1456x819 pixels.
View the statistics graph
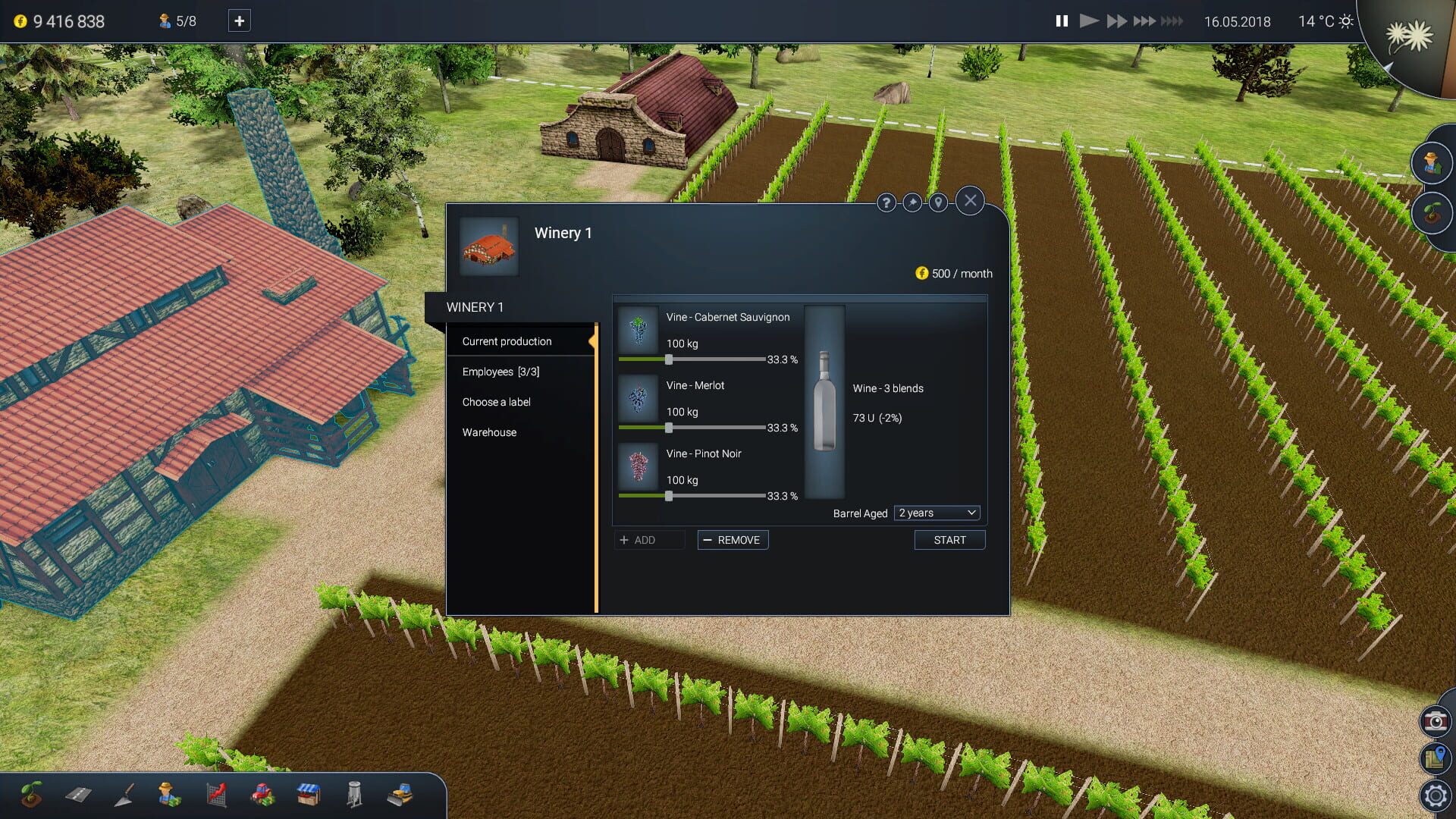click(217, 795)
